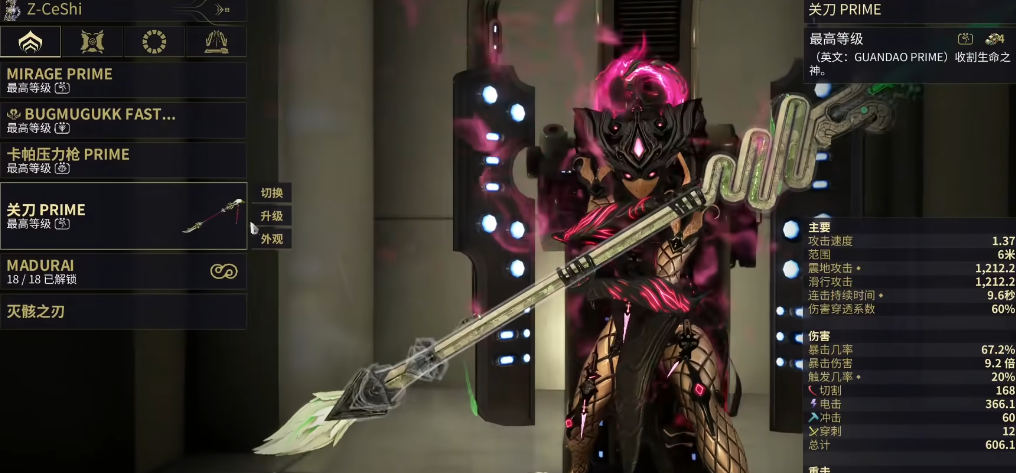Open the fourth arsenal tab icon
The height and width of the screenshot is (473, 1016).
(216, 42)
